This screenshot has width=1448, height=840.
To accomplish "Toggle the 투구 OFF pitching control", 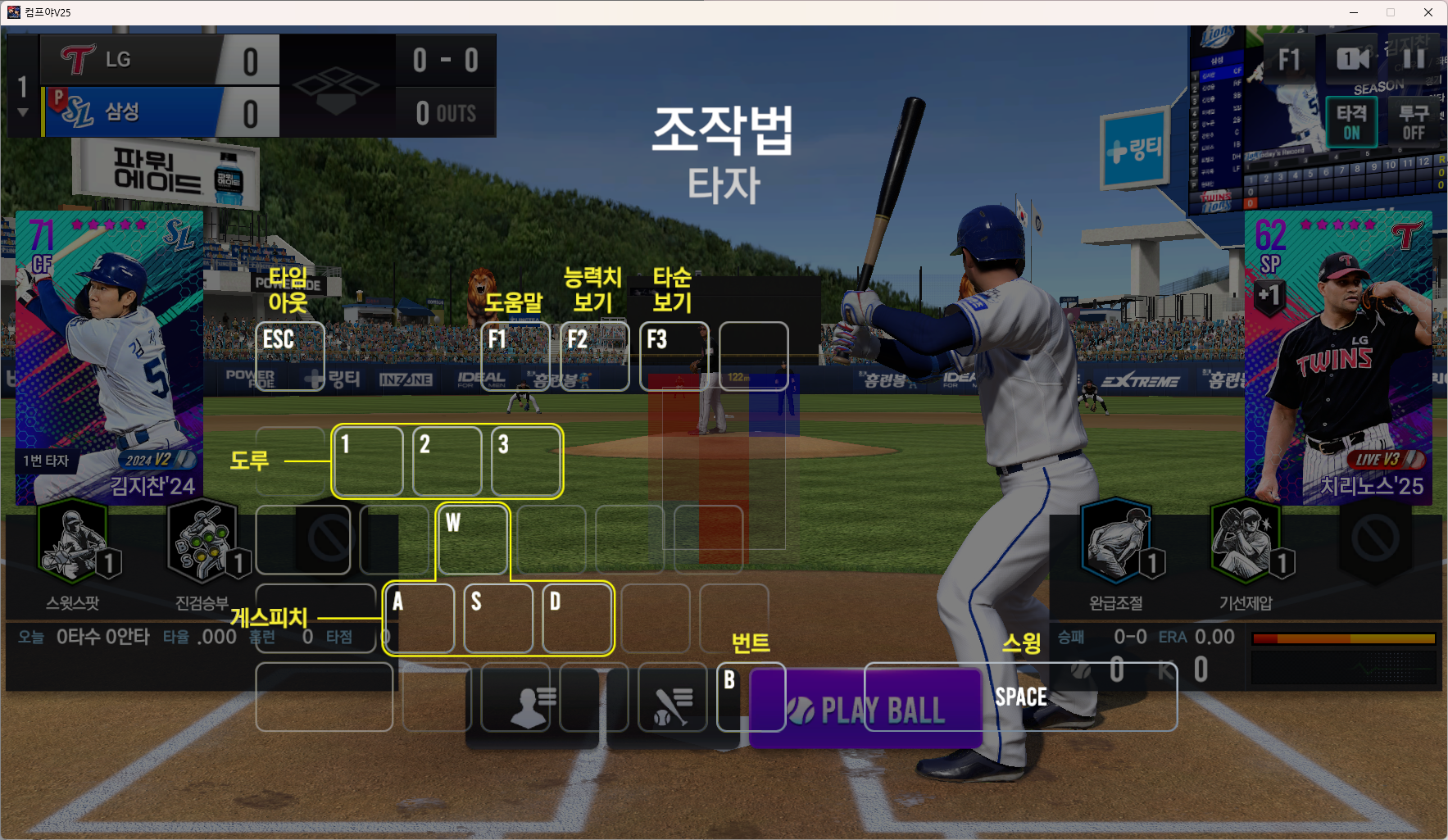I will pos(1414,122).
